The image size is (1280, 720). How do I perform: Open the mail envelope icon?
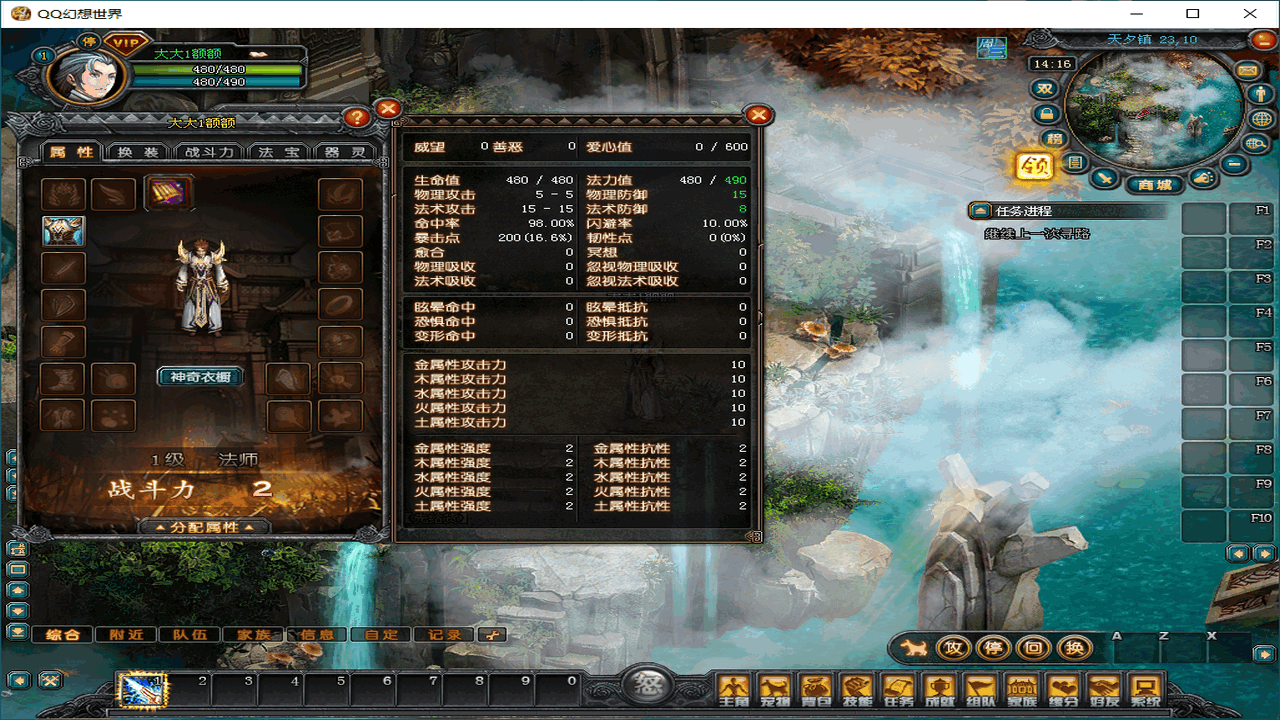point(1247,71)
